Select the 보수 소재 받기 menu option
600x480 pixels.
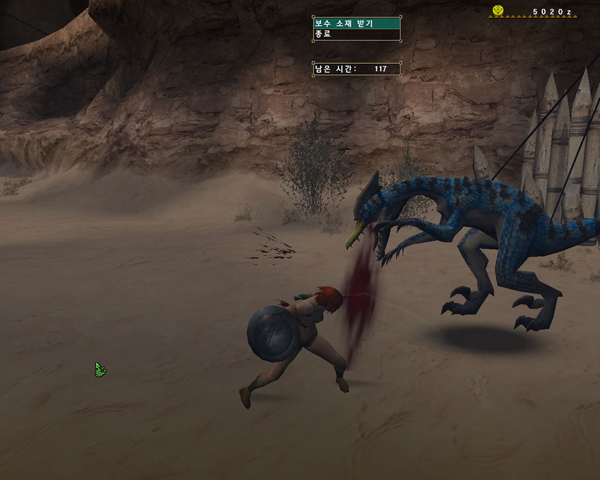click(x=356, y=22)
